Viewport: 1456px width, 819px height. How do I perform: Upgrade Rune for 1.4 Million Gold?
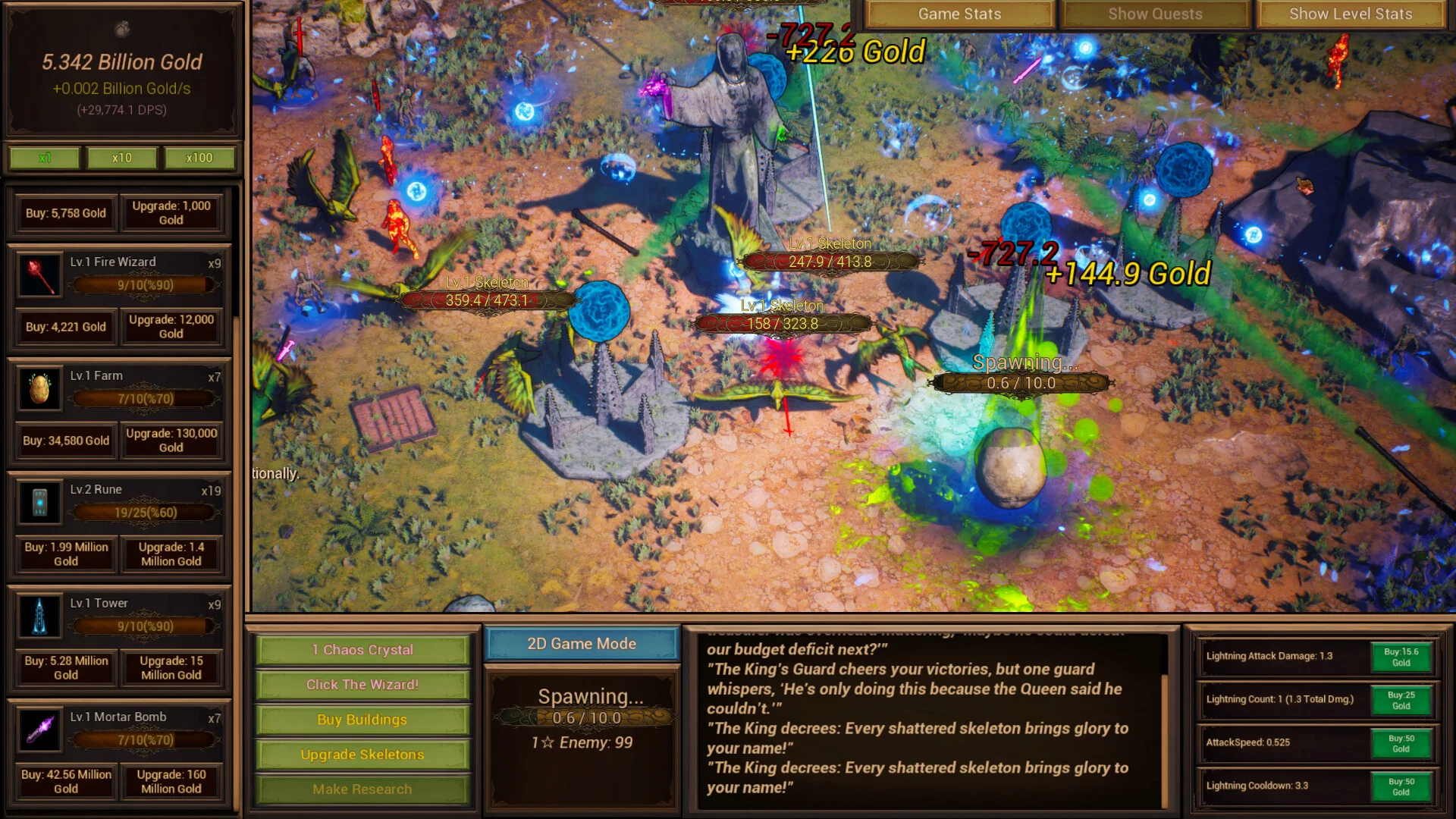click(x=171, y=554)
